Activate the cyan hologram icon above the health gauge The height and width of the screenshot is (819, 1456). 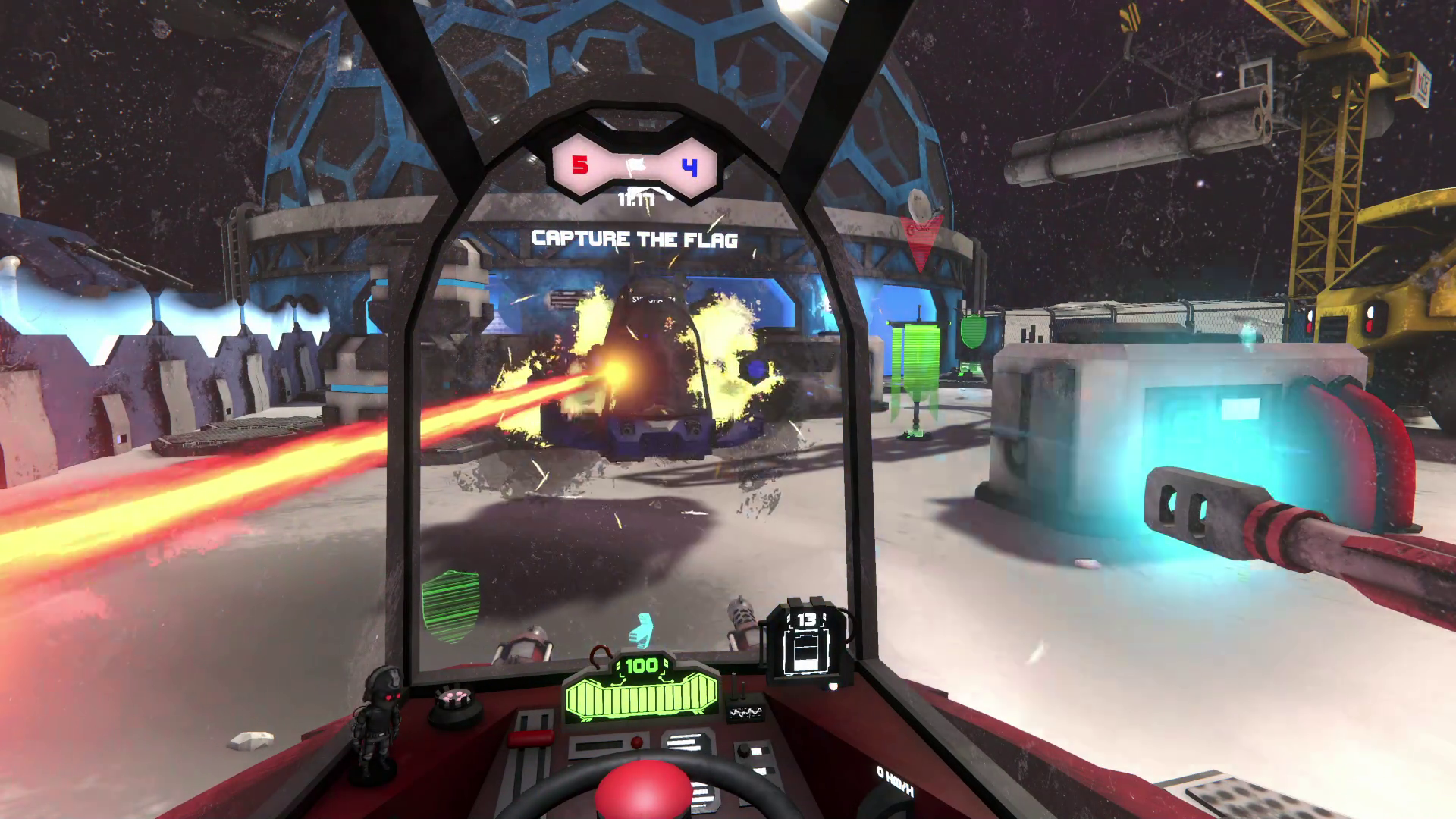pyautogui.click(x=643, y=630)
